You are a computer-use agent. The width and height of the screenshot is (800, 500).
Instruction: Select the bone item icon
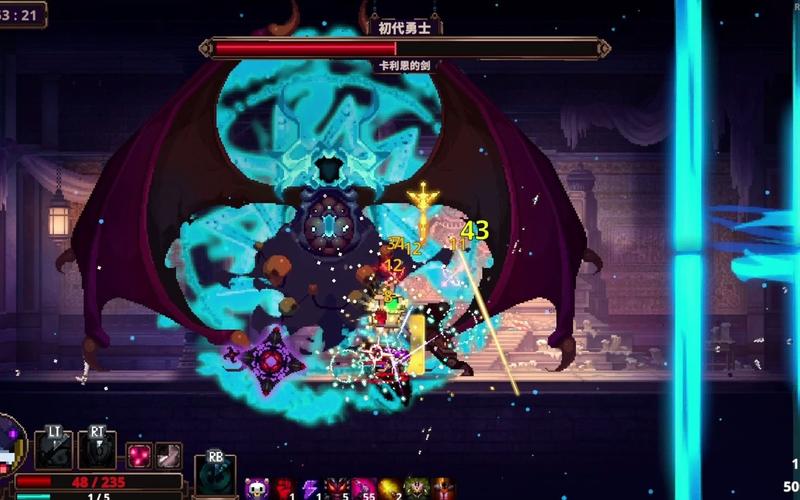coord(168,455)
